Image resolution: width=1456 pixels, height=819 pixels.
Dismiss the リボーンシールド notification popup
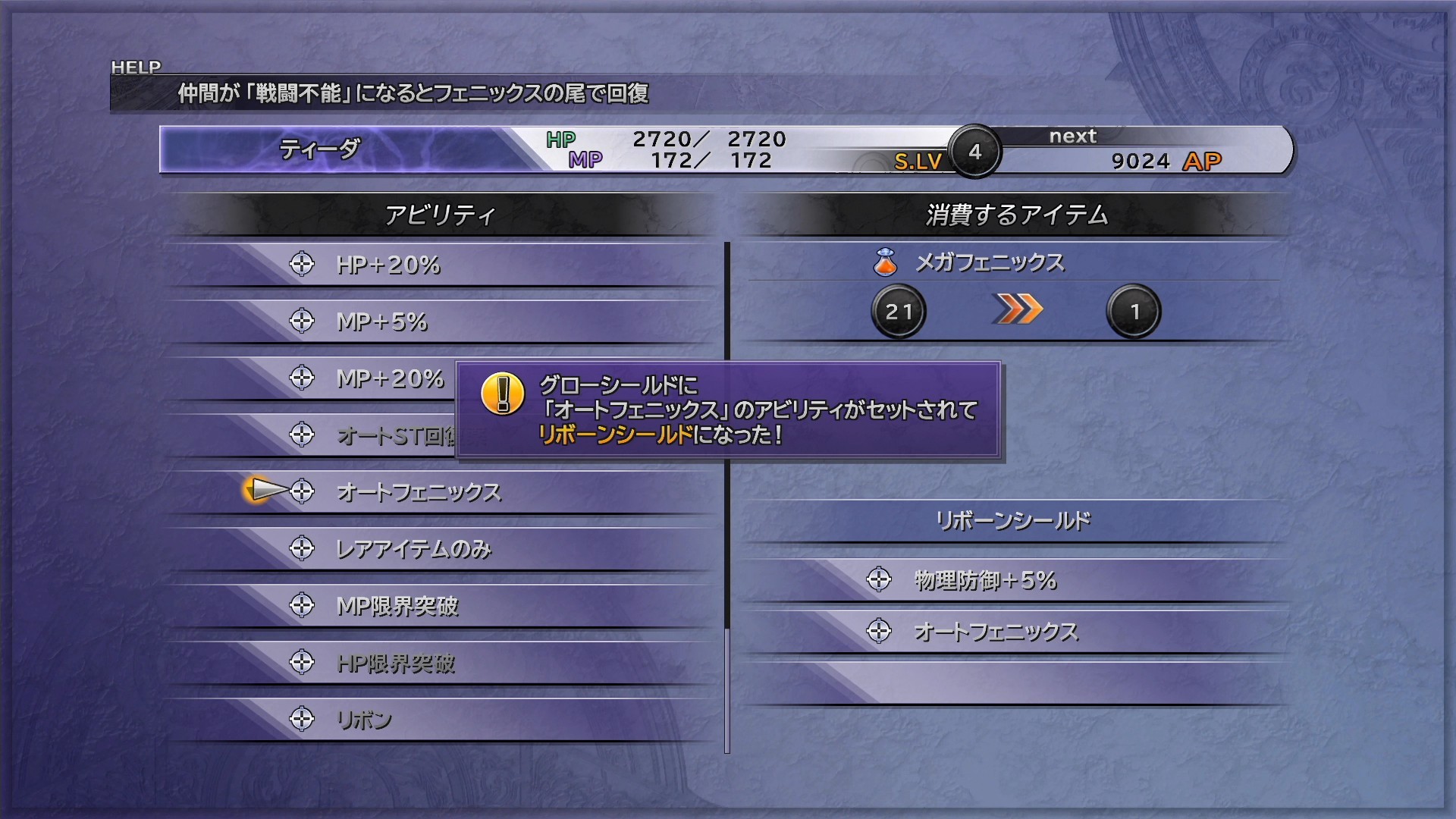coord(728,410)
